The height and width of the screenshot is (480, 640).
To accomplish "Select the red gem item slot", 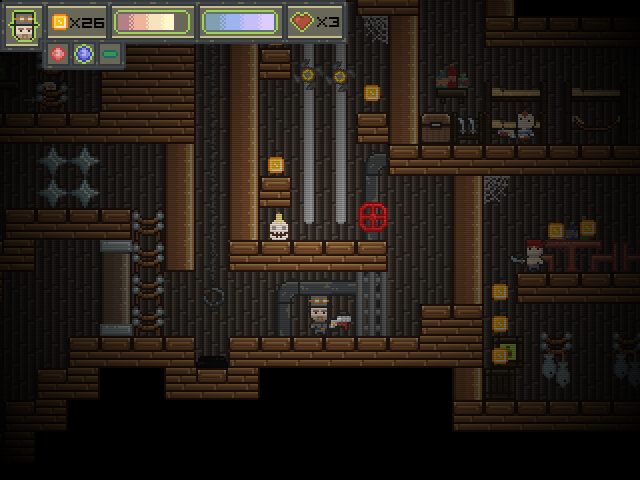I will tap(59, 54).
